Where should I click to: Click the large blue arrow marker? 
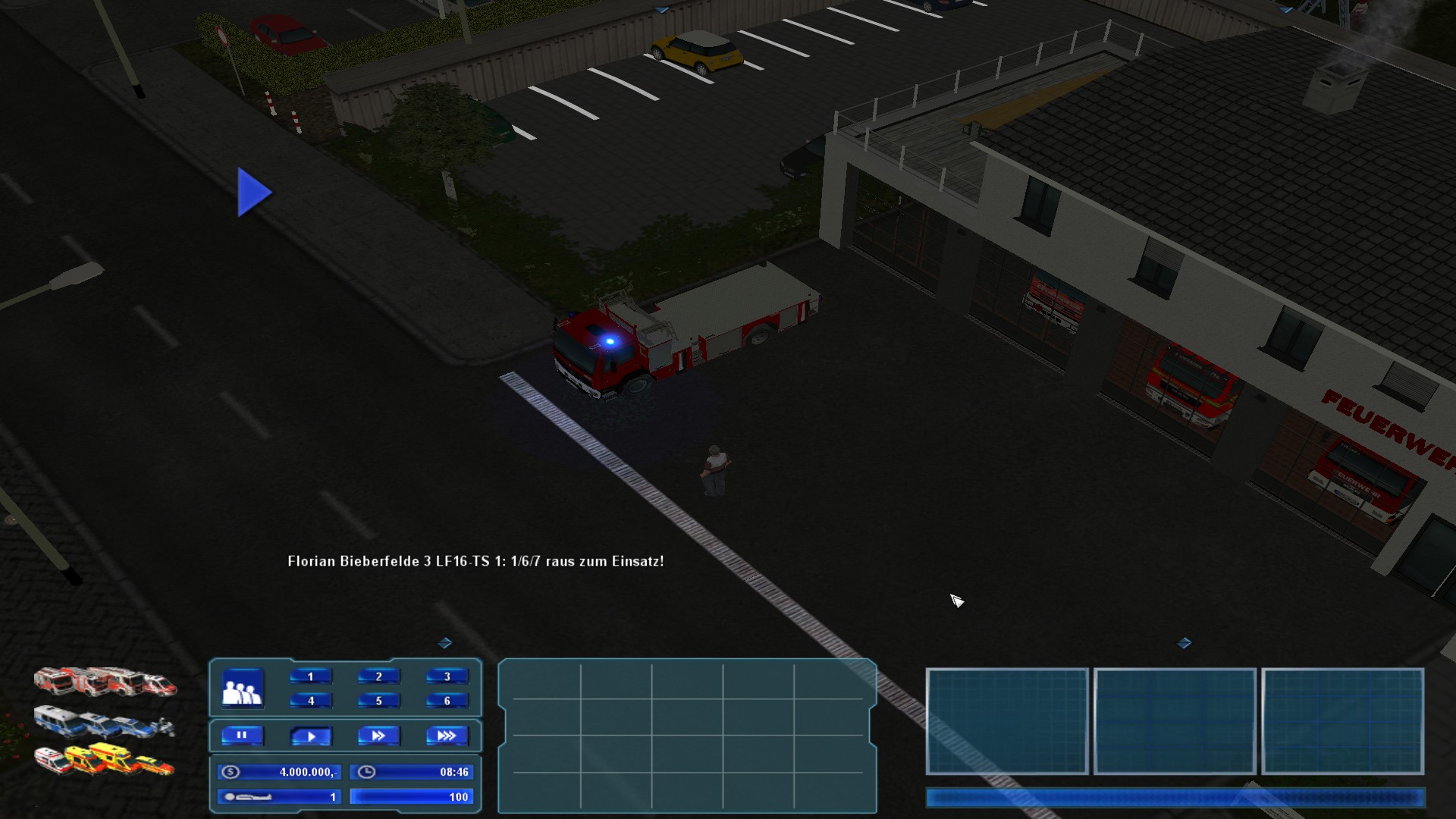click(254, 193)
